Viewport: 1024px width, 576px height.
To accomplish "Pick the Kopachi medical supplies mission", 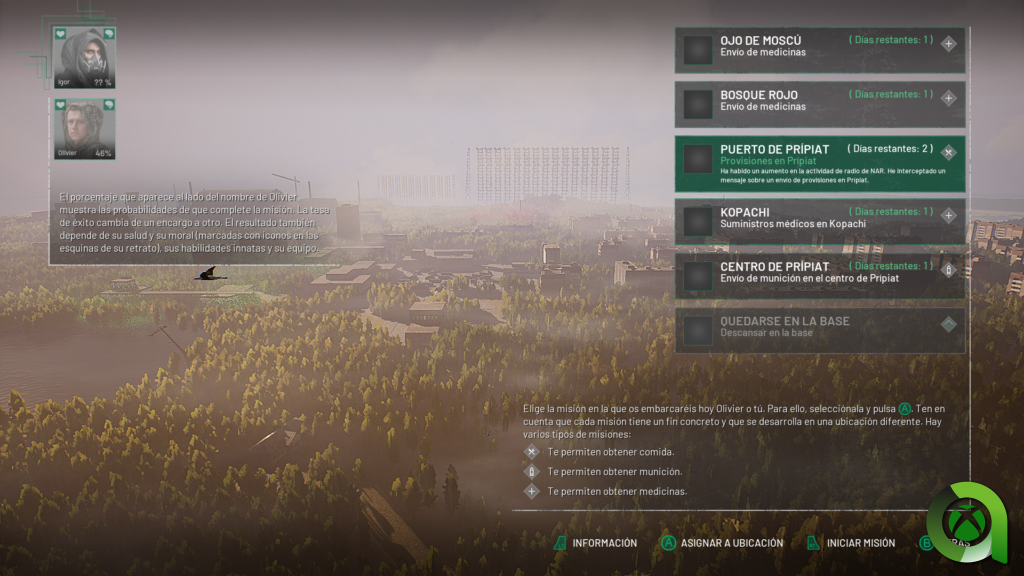I will tap(820, 218).
